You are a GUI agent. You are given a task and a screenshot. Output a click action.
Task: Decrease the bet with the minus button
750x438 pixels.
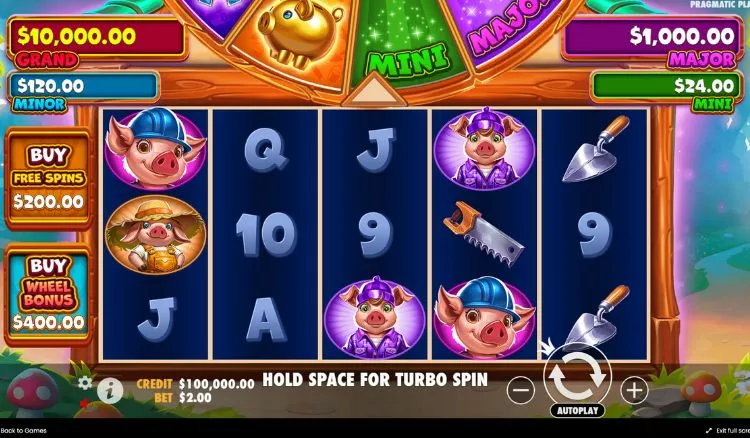[520, 389]
